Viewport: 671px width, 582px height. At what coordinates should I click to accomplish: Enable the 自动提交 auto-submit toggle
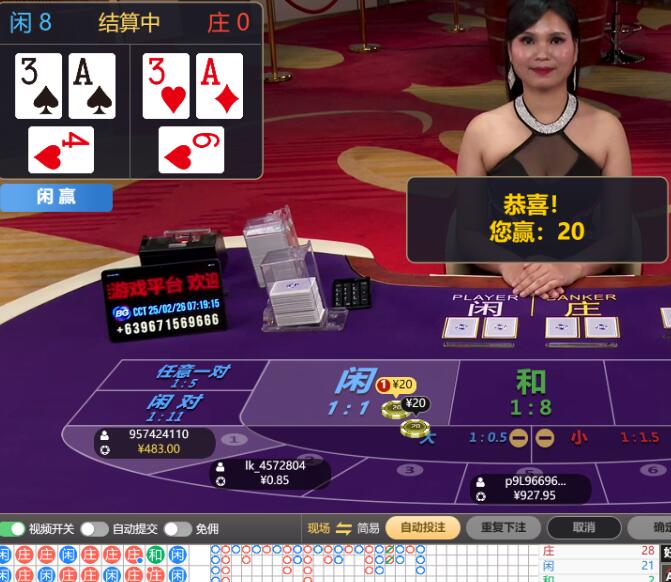[95, 528]
